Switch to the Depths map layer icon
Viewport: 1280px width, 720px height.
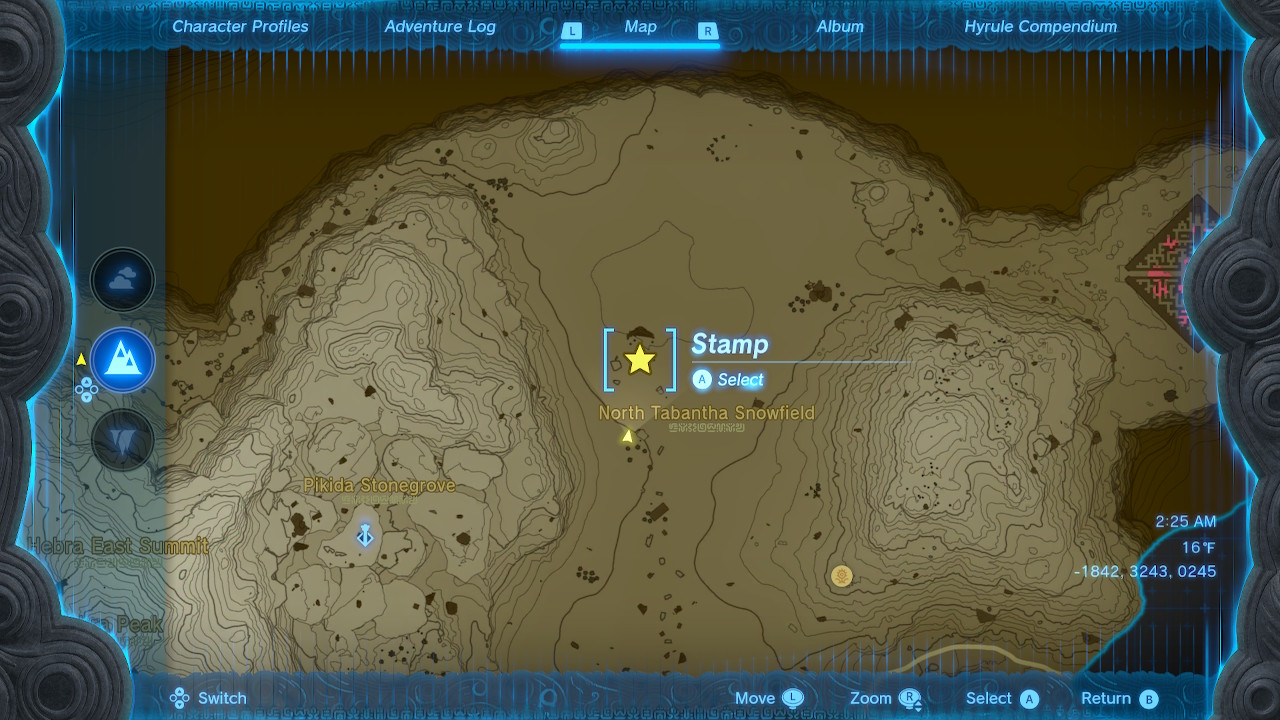(x=122, y=438)
